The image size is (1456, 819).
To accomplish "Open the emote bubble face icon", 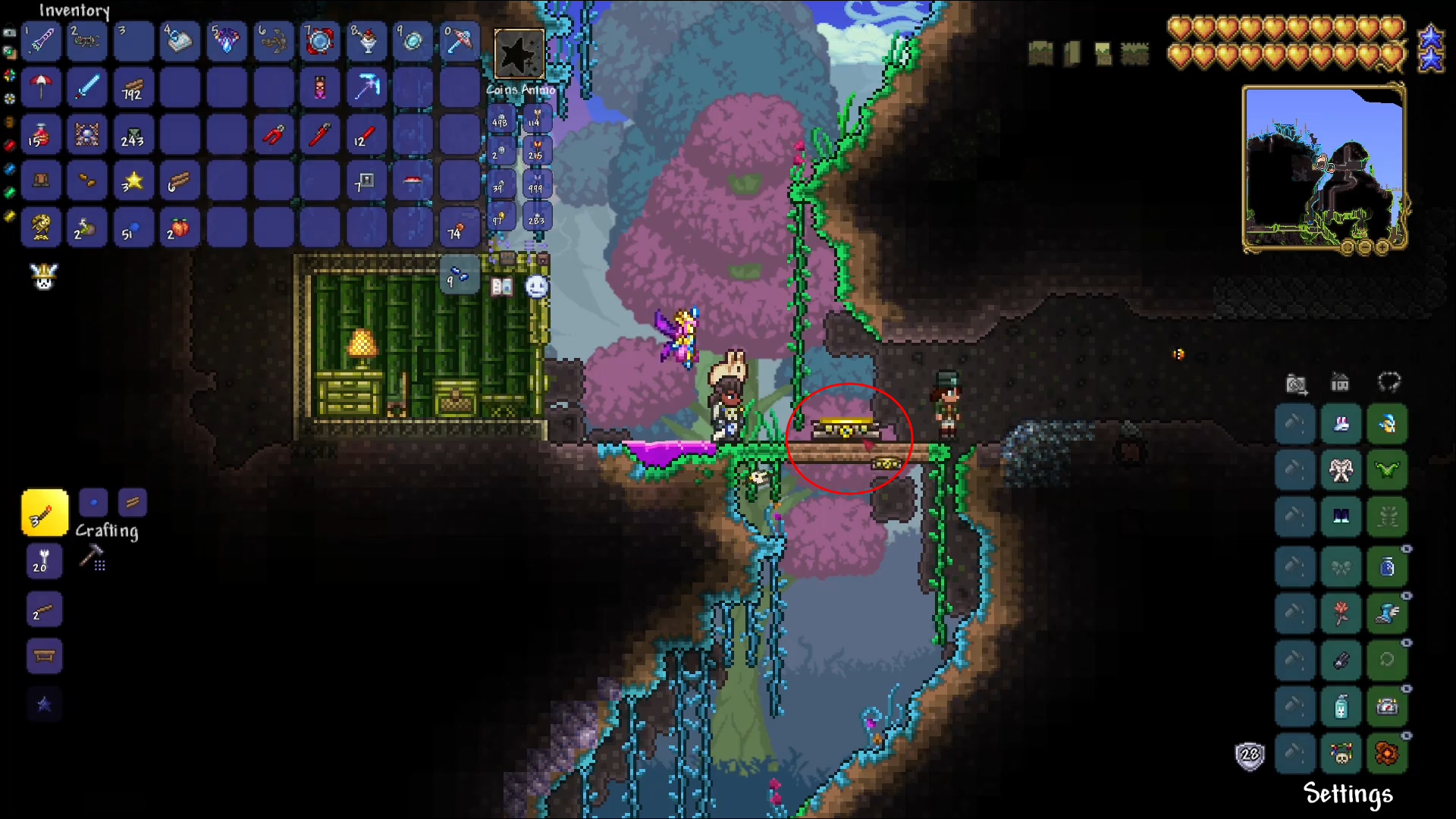I will click(x=537, y=287).
